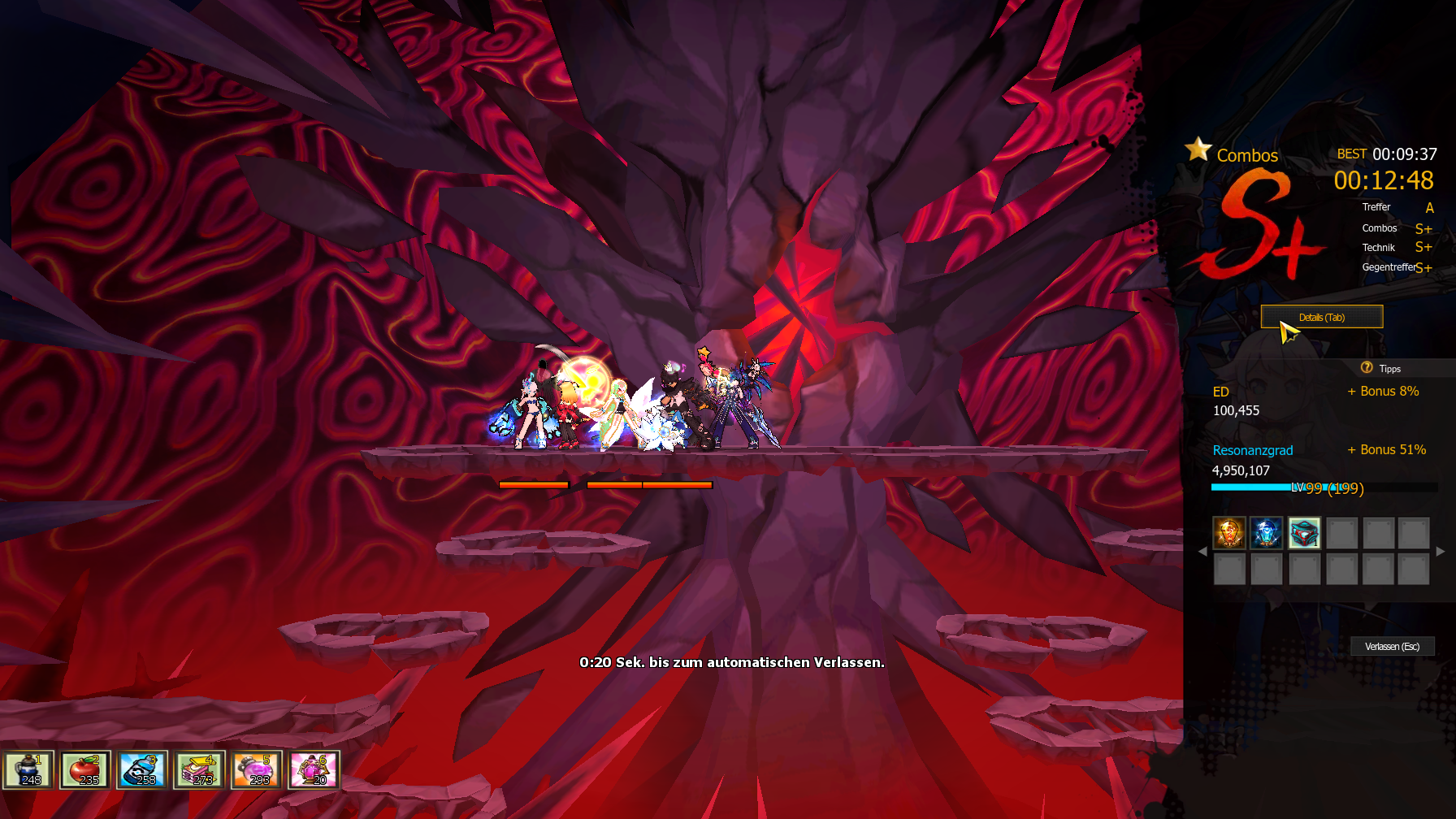
Task: Use the blue water bottle in slot 3
Action: (x=143, y=769)
